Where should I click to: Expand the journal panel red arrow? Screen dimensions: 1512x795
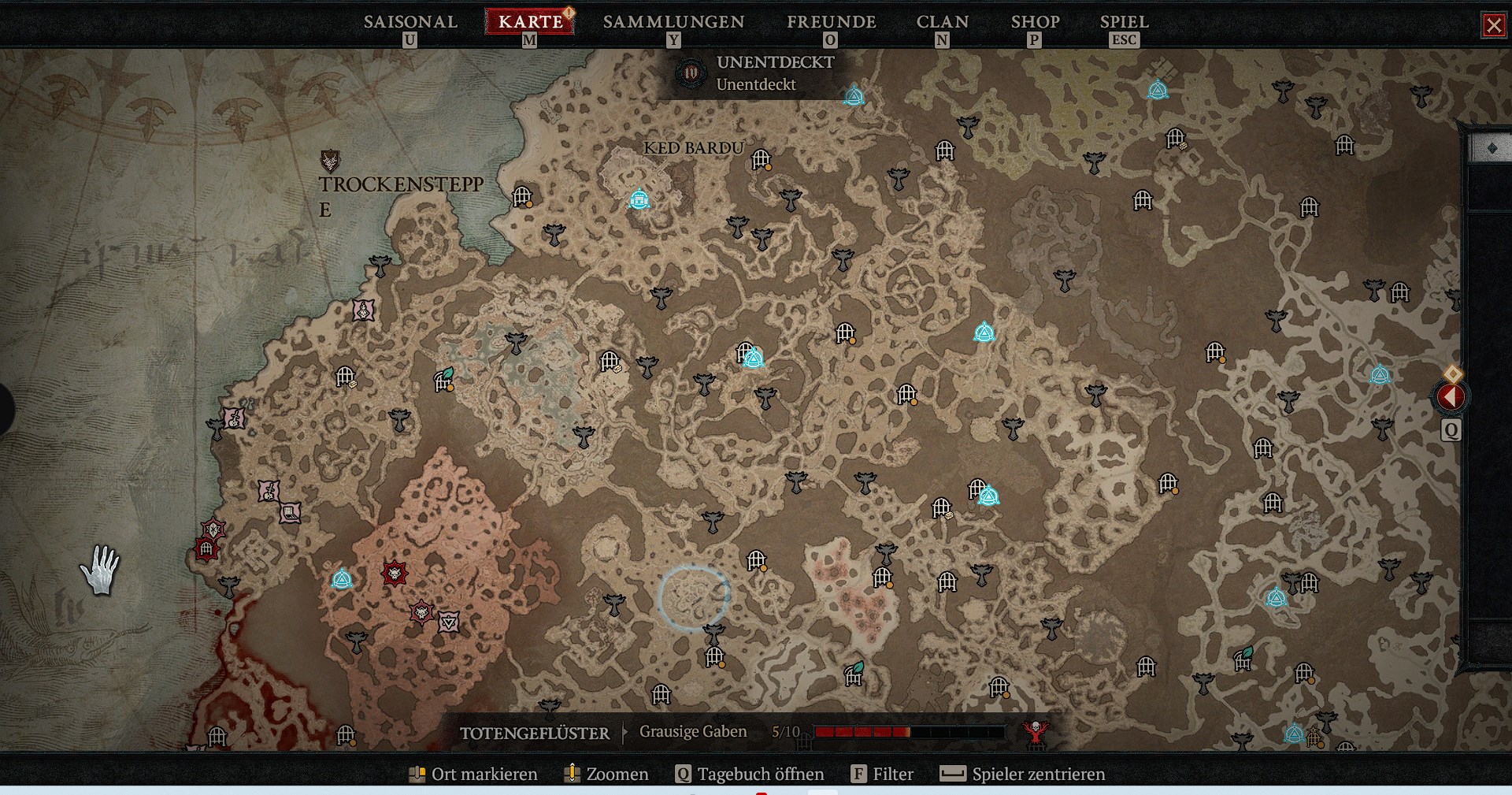pyautogui.click(x=1451, y=397)
